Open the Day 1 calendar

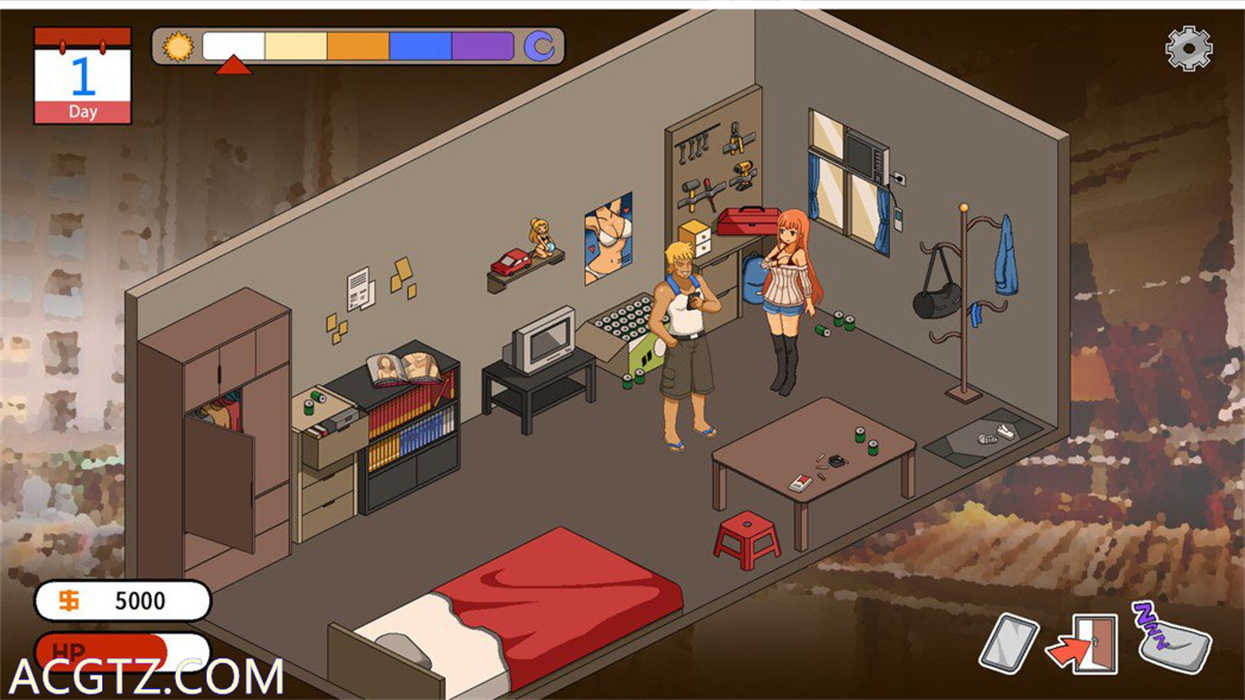[83, 76]
